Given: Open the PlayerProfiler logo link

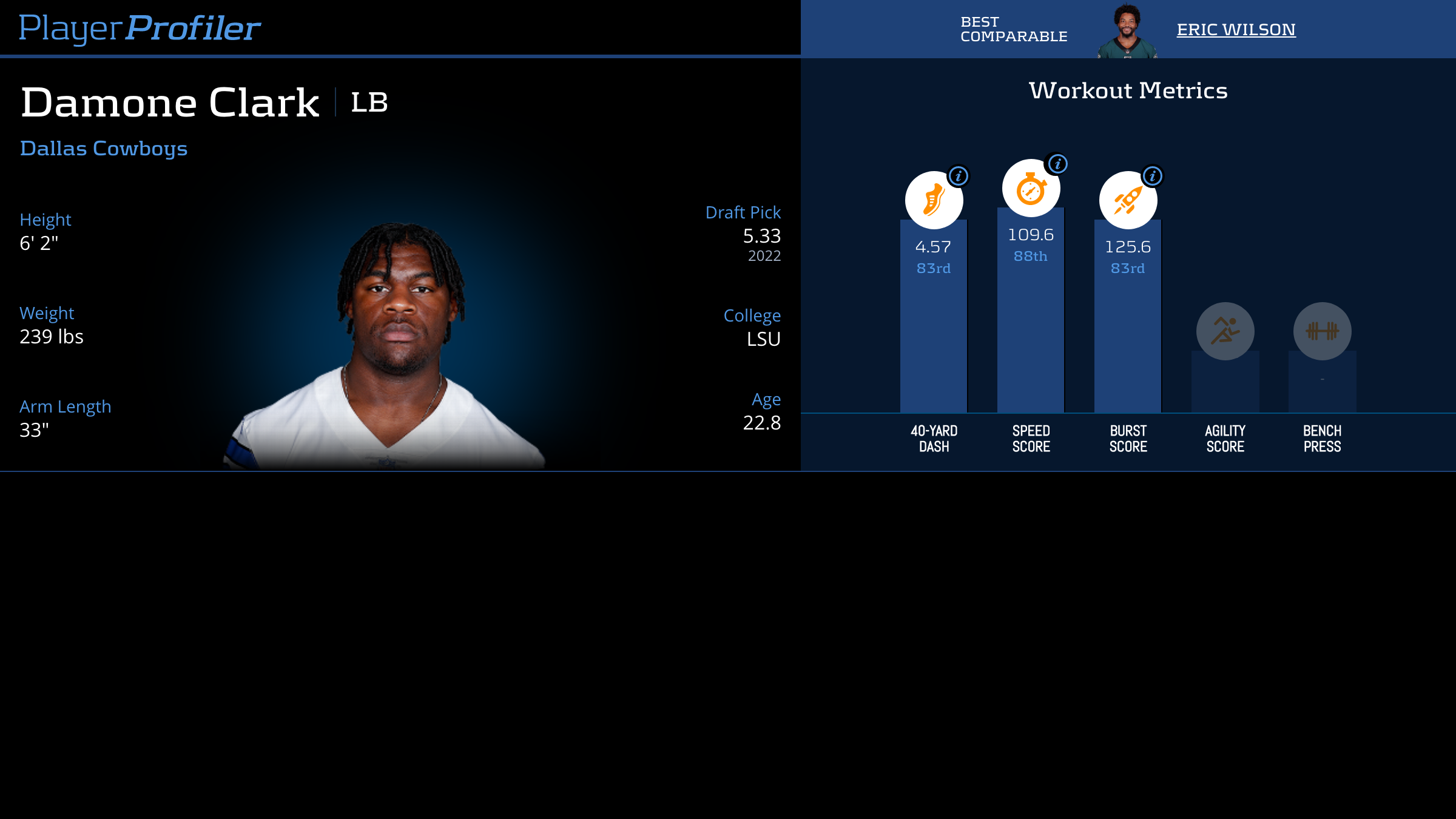Looking at the screenshot, I should [140, 28].
